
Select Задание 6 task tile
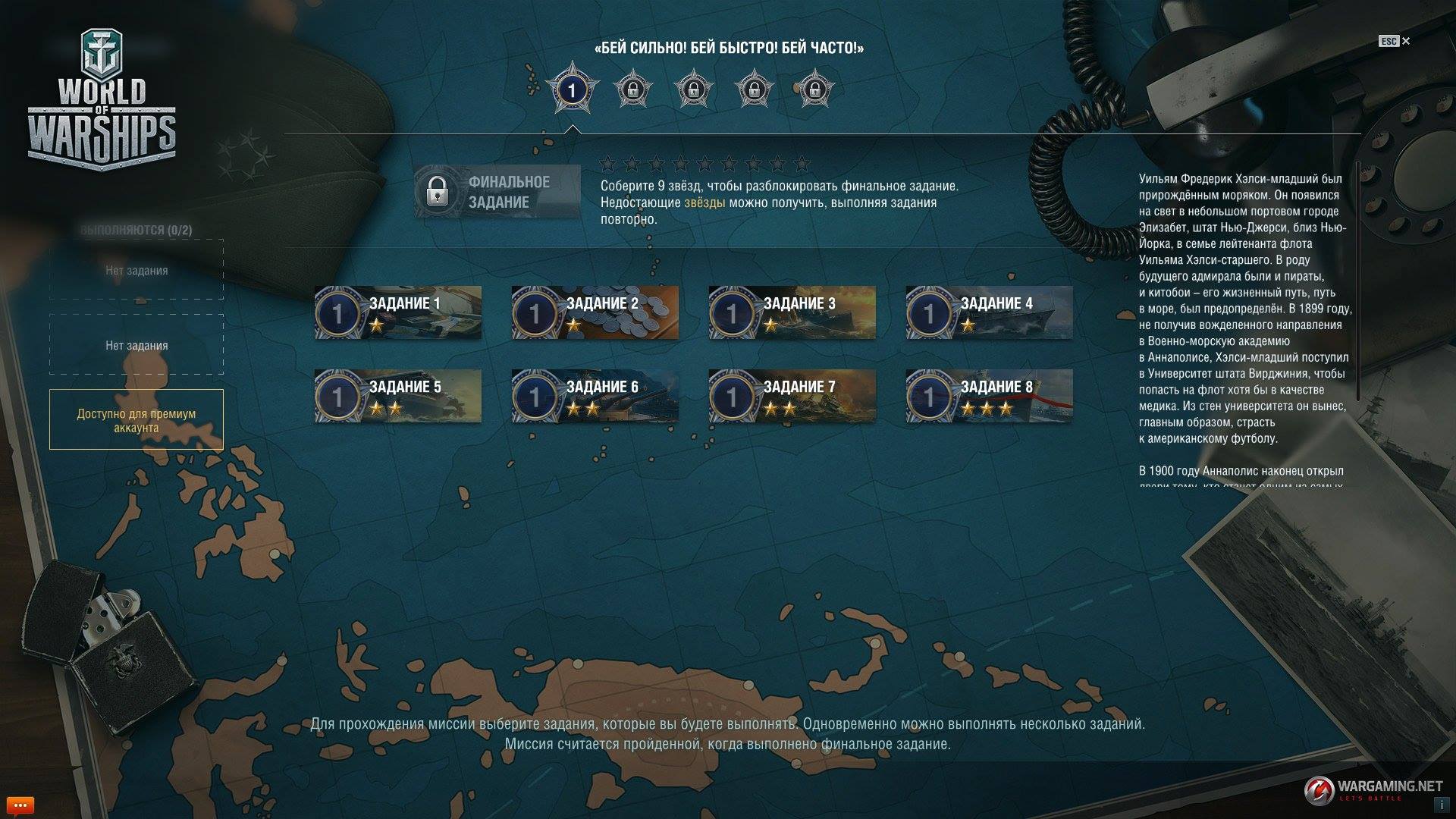pyautogui.click(x=595, y=396)
